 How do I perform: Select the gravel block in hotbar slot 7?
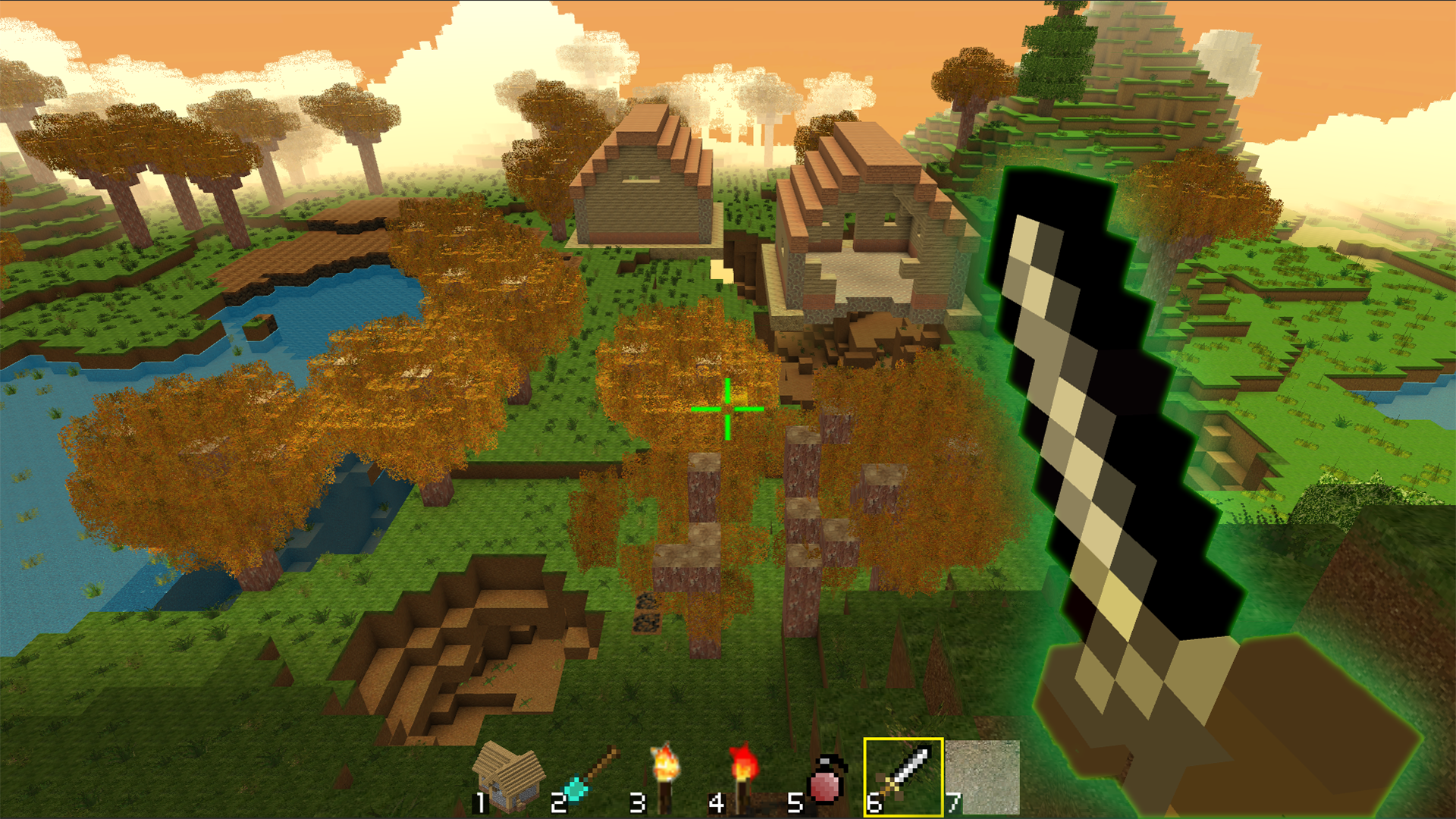coord(984,775)
